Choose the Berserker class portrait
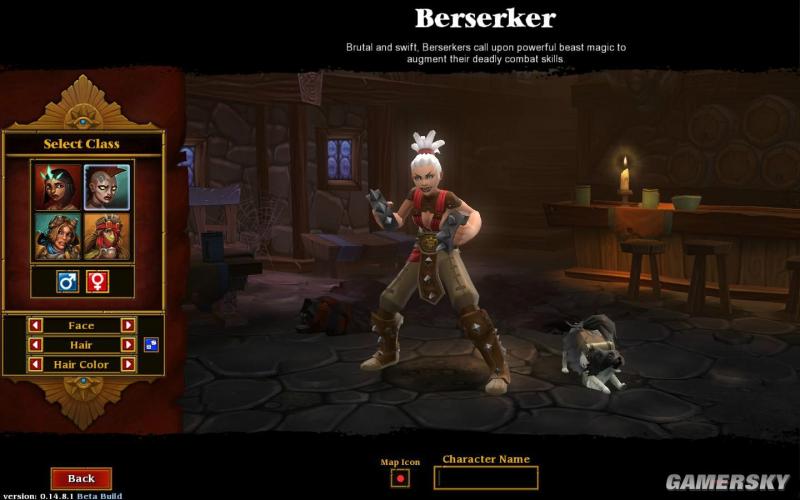Viewport: 800px width, 500px height. [107, 187]
